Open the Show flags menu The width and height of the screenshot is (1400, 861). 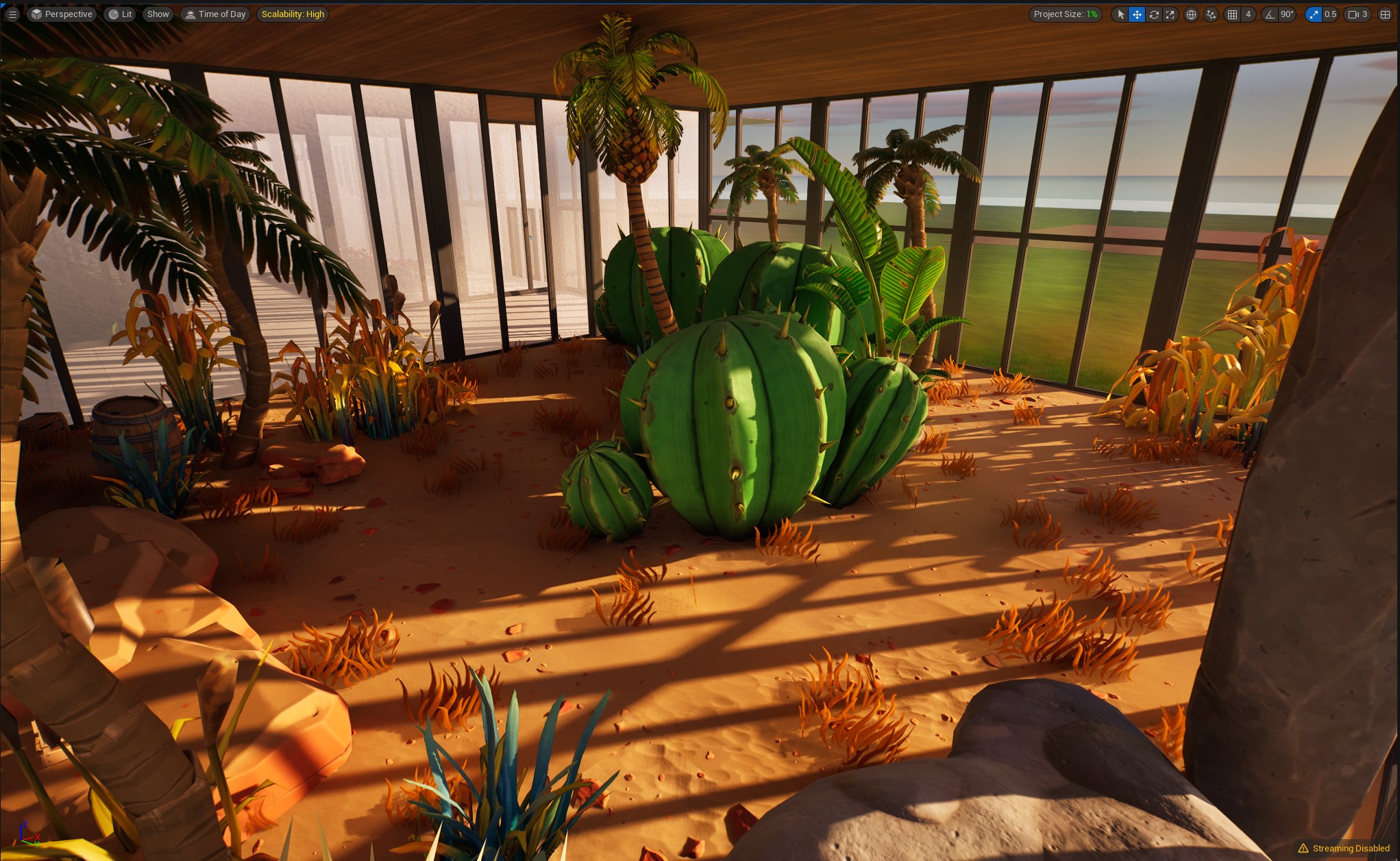[158, 14]
